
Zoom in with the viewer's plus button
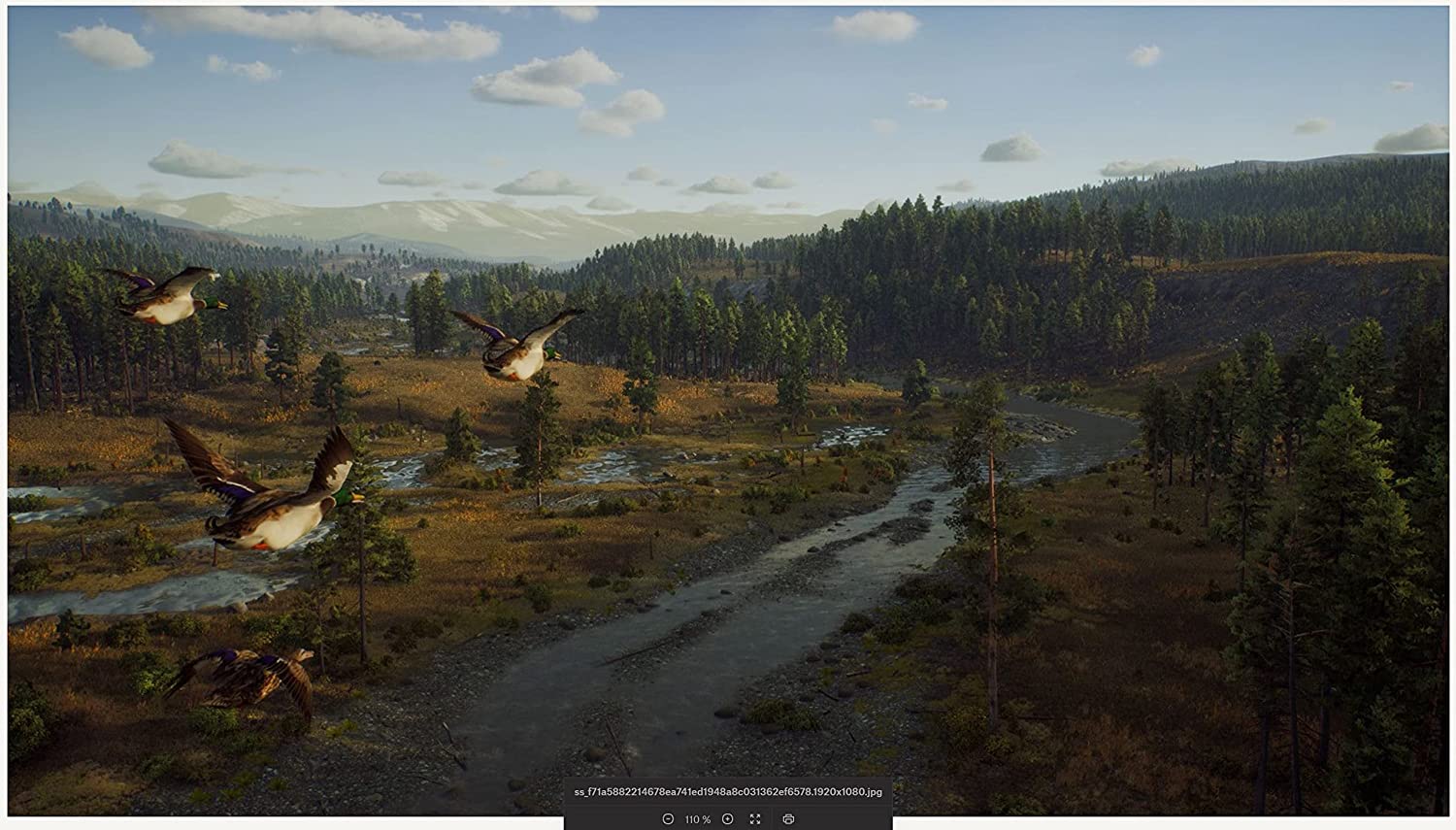pos(727,819)
